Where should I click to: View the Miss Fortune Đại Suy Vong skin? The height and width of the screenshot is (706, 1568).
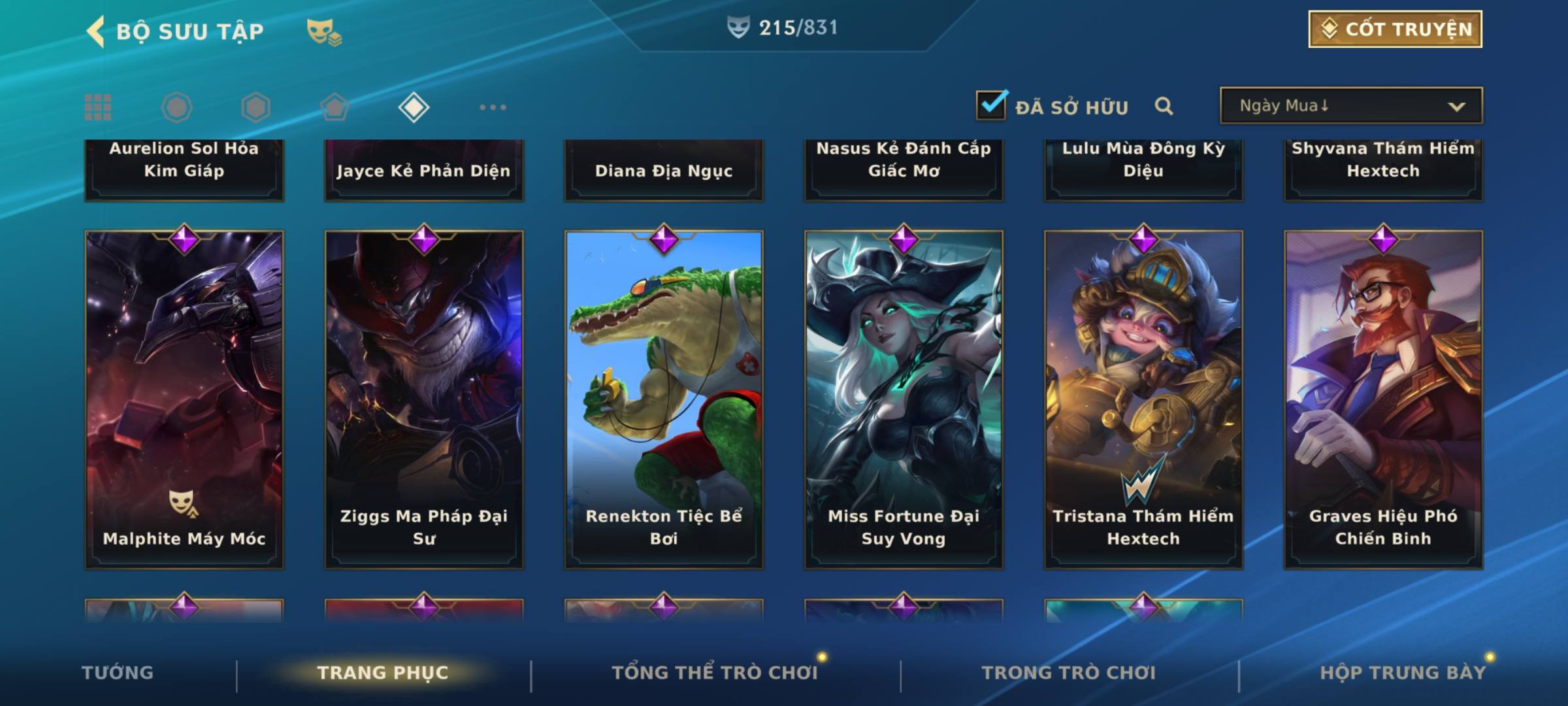click(904, 399)
